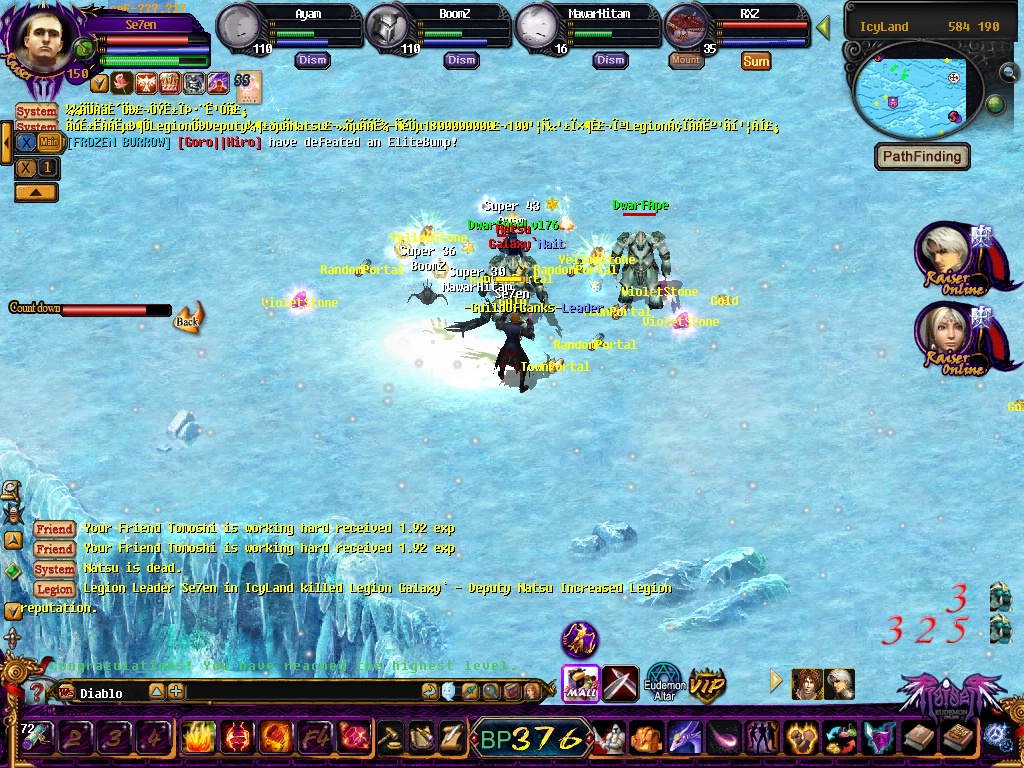Viewport: 1024px width, 768px height.
Task: Switch to the Main chat tab
Action: pos(49,143)
